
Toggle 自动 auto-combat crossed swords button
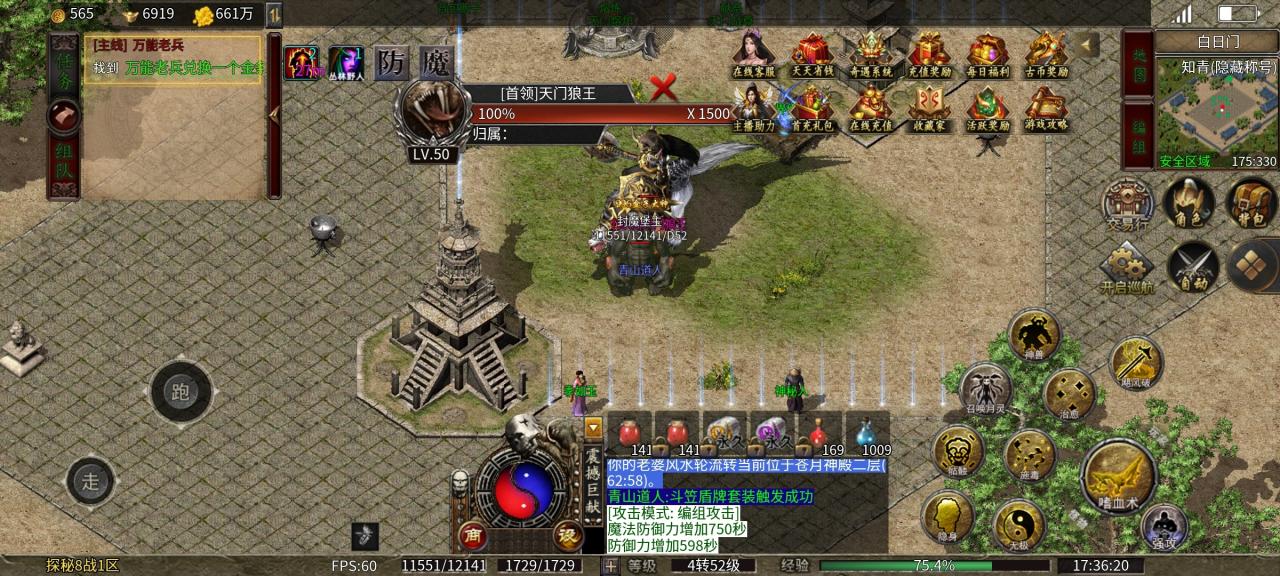click(1192, 265)
